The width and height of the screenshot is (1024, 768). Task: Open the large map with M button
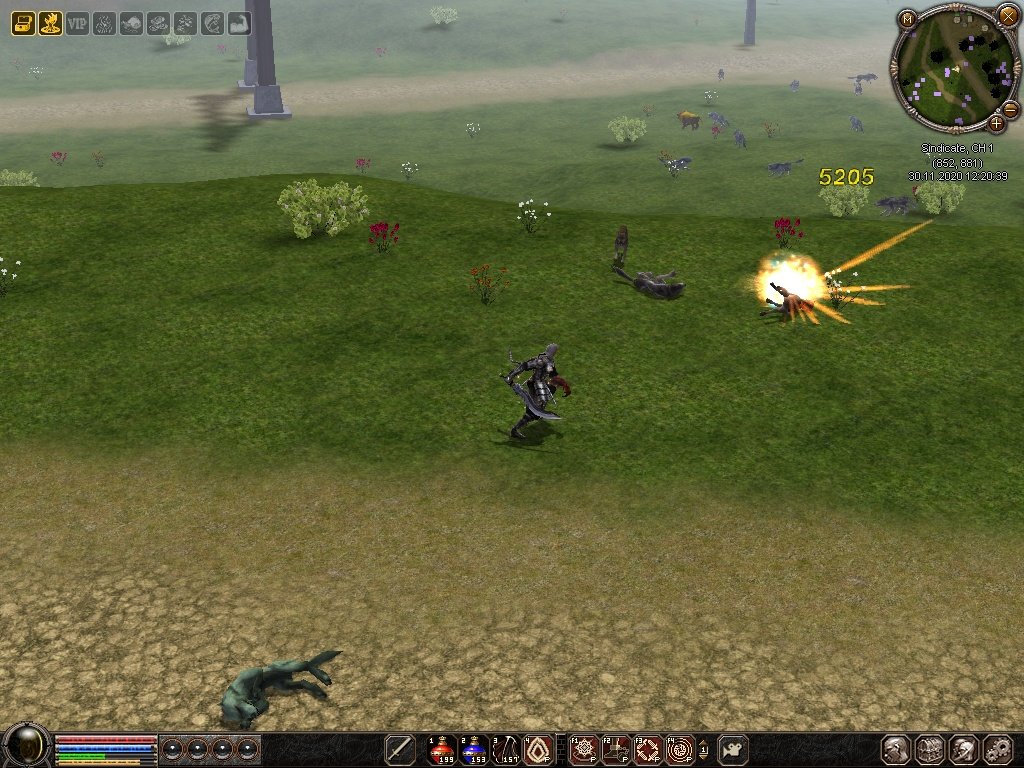pos(907,18)
